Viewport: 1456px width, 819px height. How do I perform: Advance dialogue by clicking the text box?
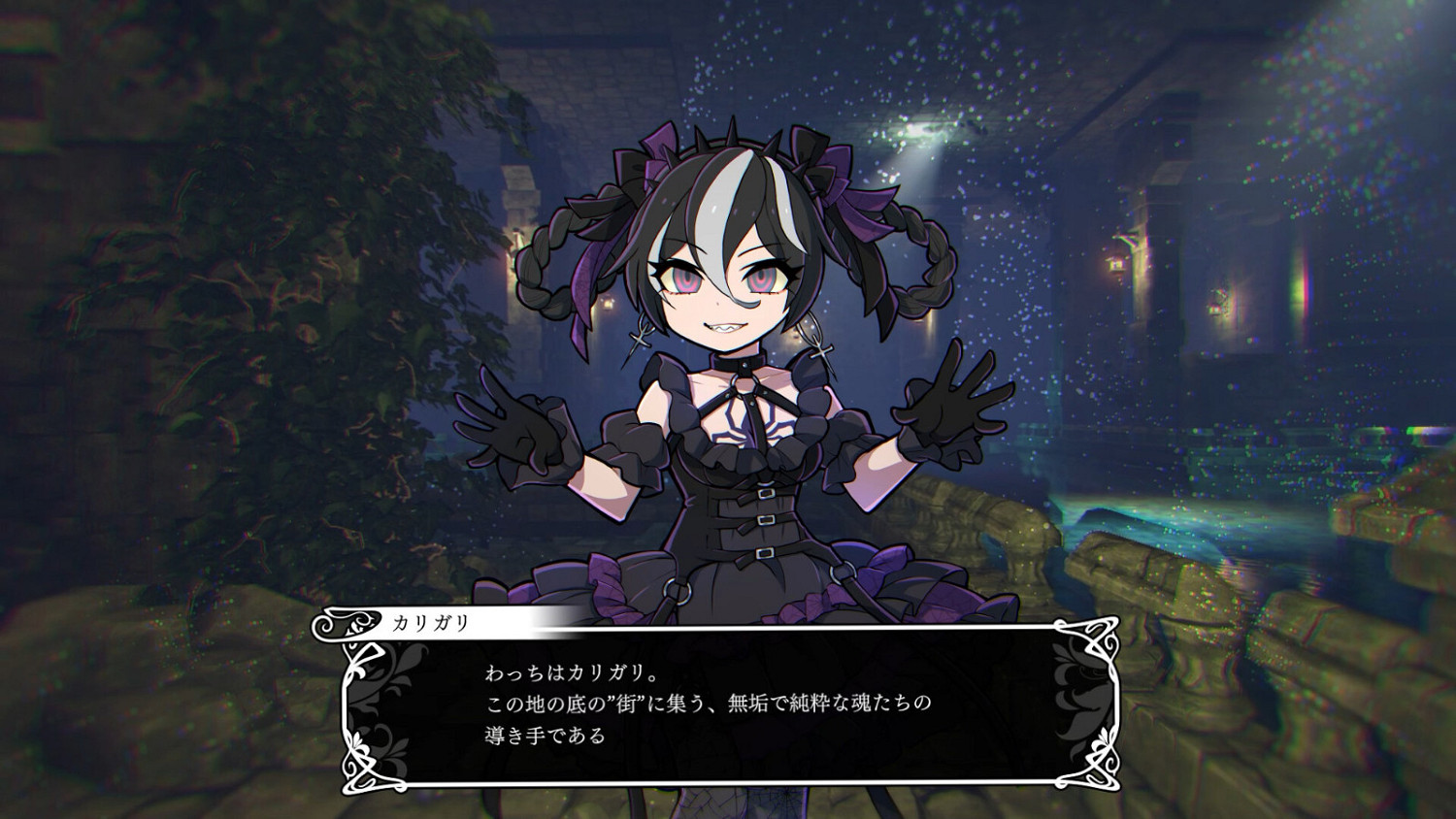tap(728, 704)
